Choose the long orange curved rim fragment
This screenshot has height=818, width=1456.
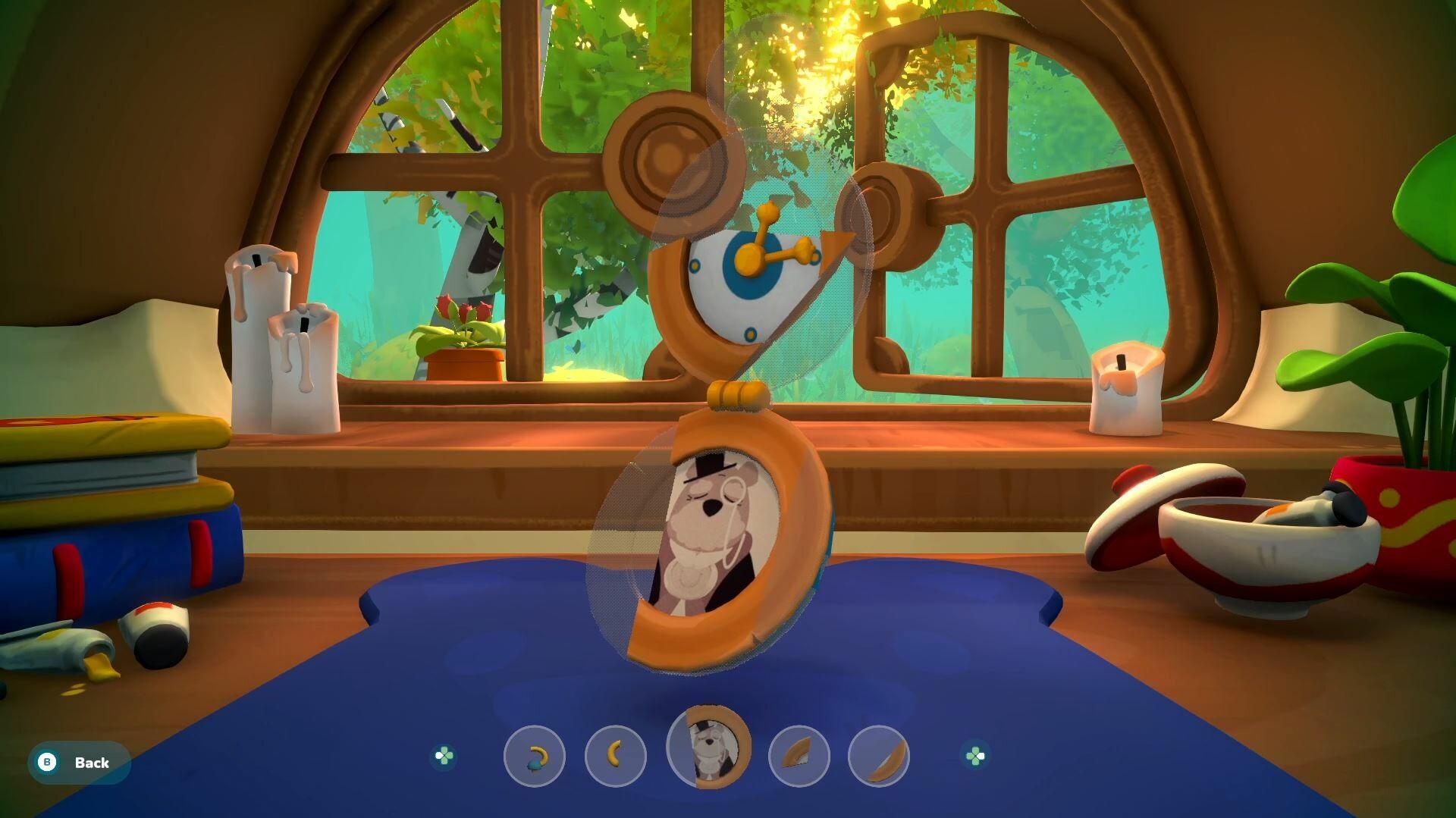[878, 755]
